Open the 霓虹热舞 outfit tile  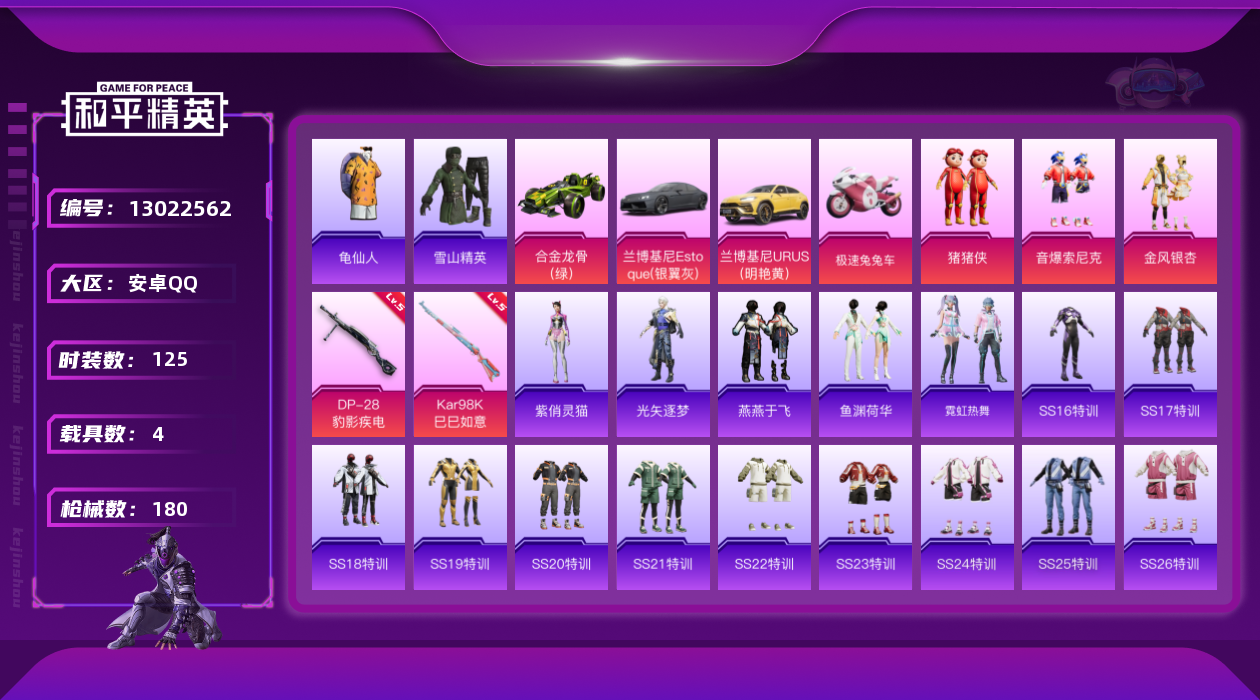[x=967, y=364]
